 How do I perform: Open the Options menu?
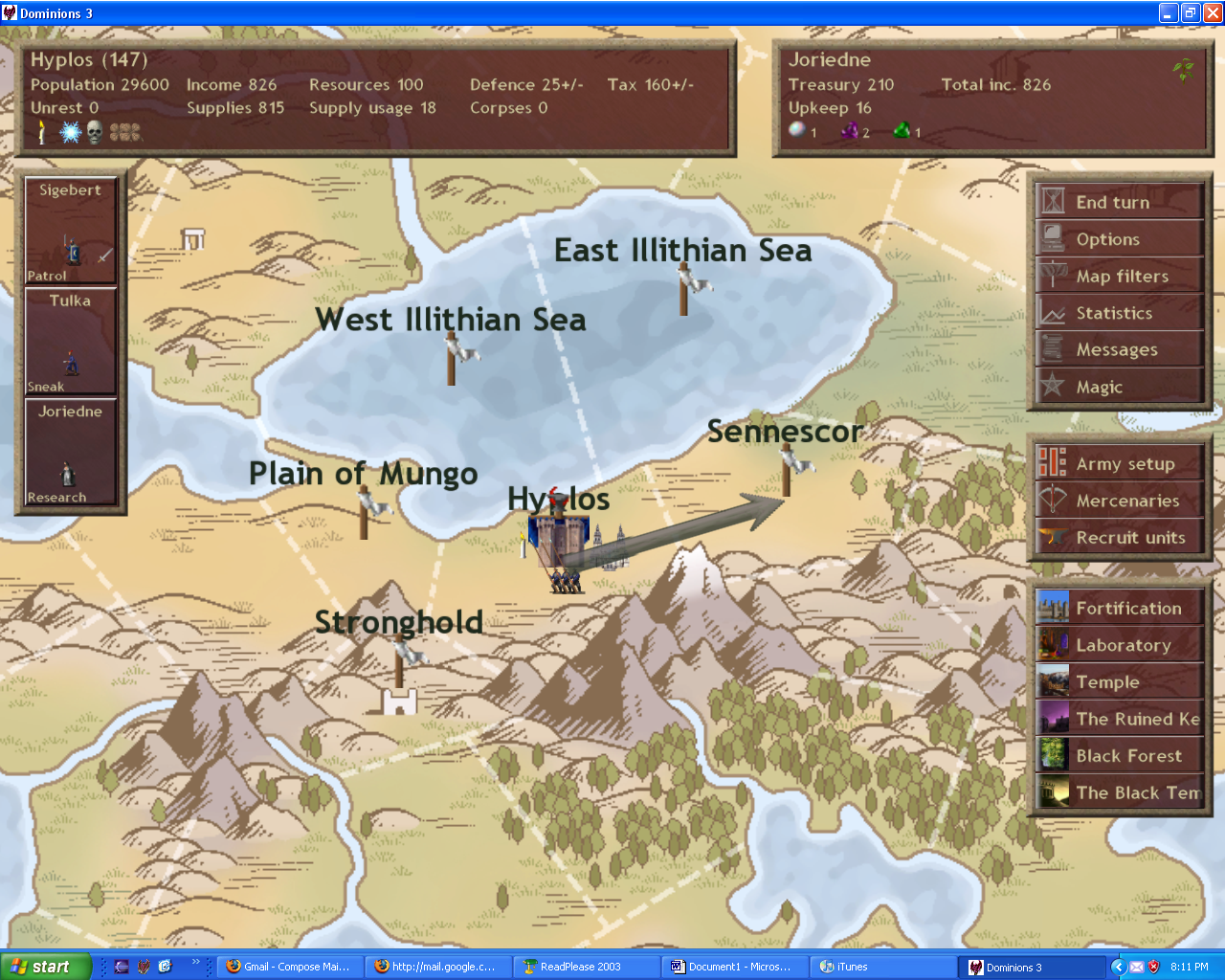[x=1118, y=239]
